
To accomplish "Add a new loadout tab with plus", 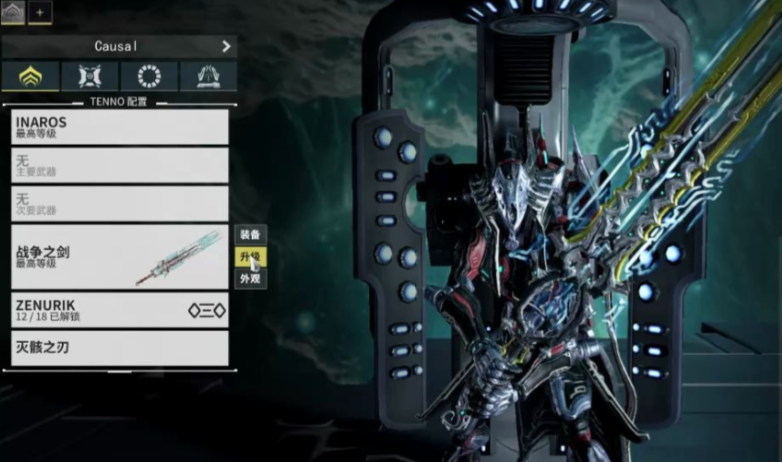I will [x=40, y=12].
